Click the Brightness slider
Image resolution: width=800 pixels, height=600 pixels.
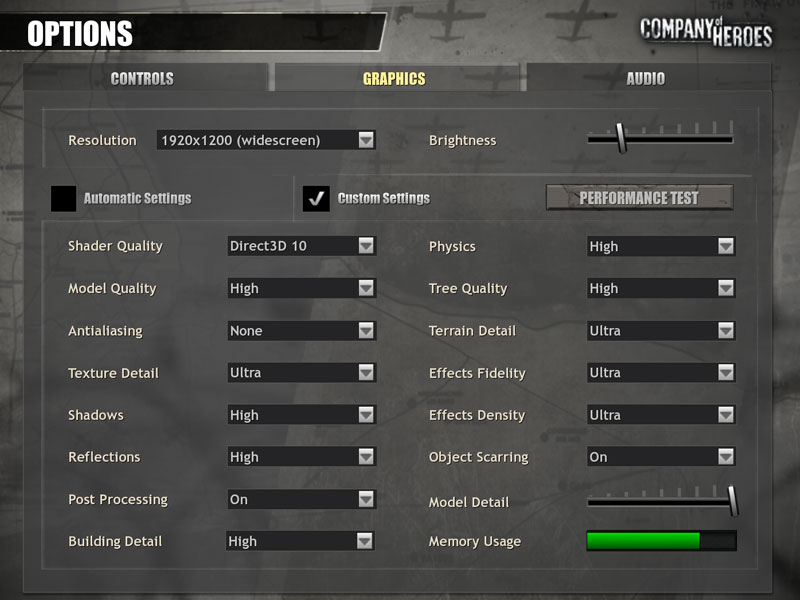[x=660, y=139]
